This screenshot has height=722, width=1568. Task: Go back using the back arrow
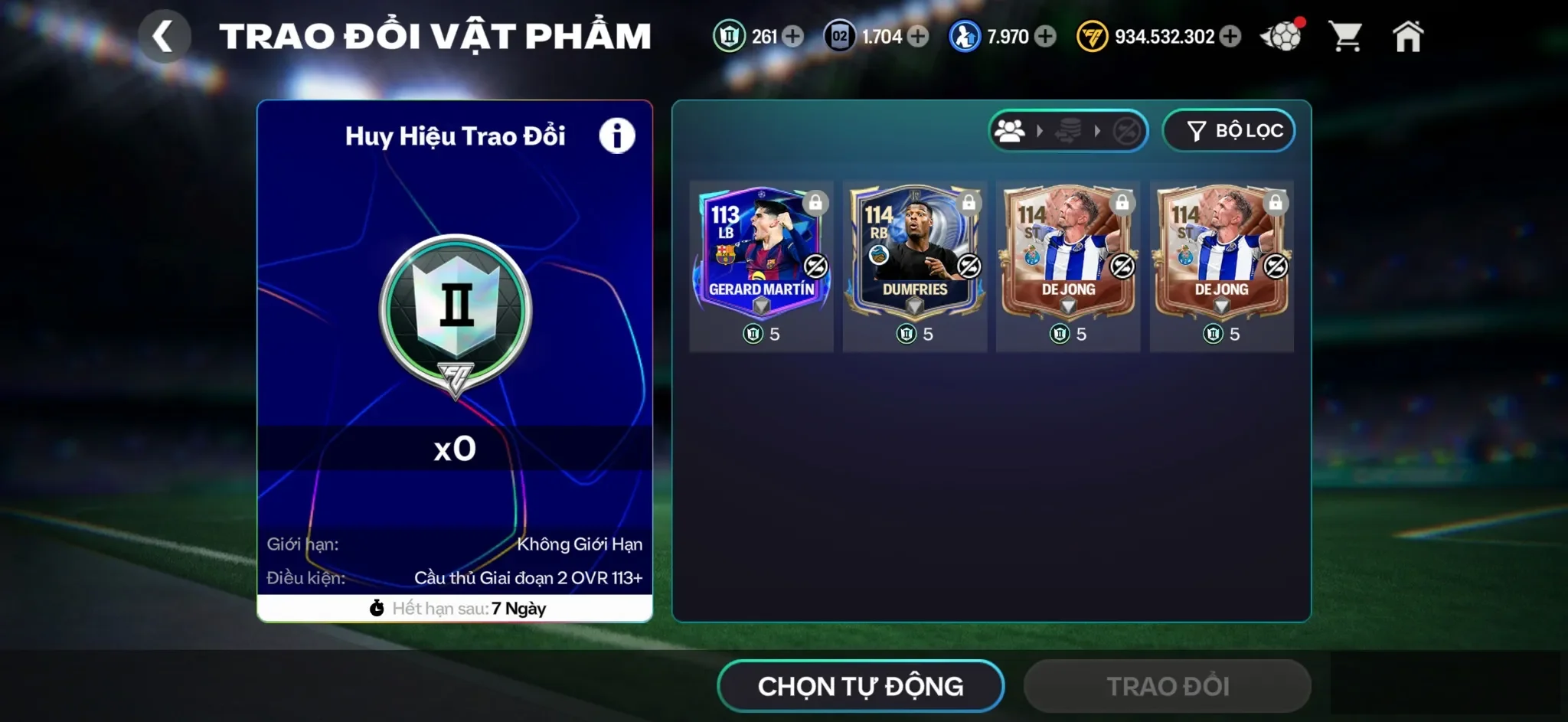[x=165, y=35]
